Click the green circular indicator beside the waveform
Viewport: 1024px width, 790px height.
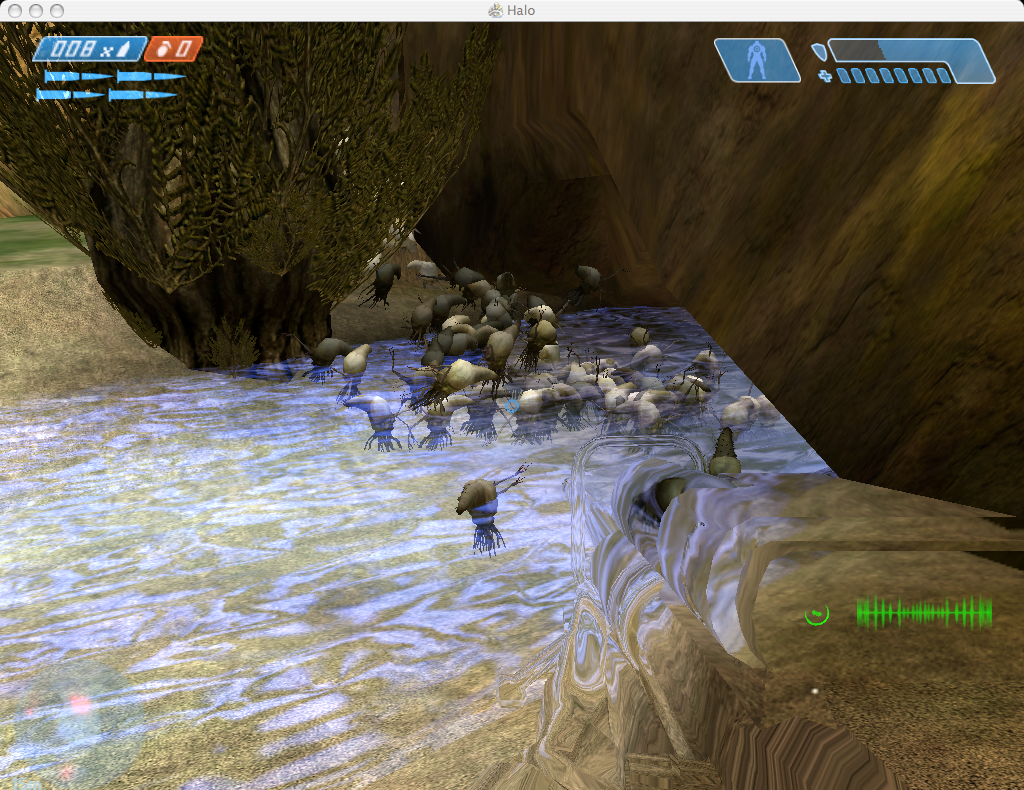click(817, 613)
